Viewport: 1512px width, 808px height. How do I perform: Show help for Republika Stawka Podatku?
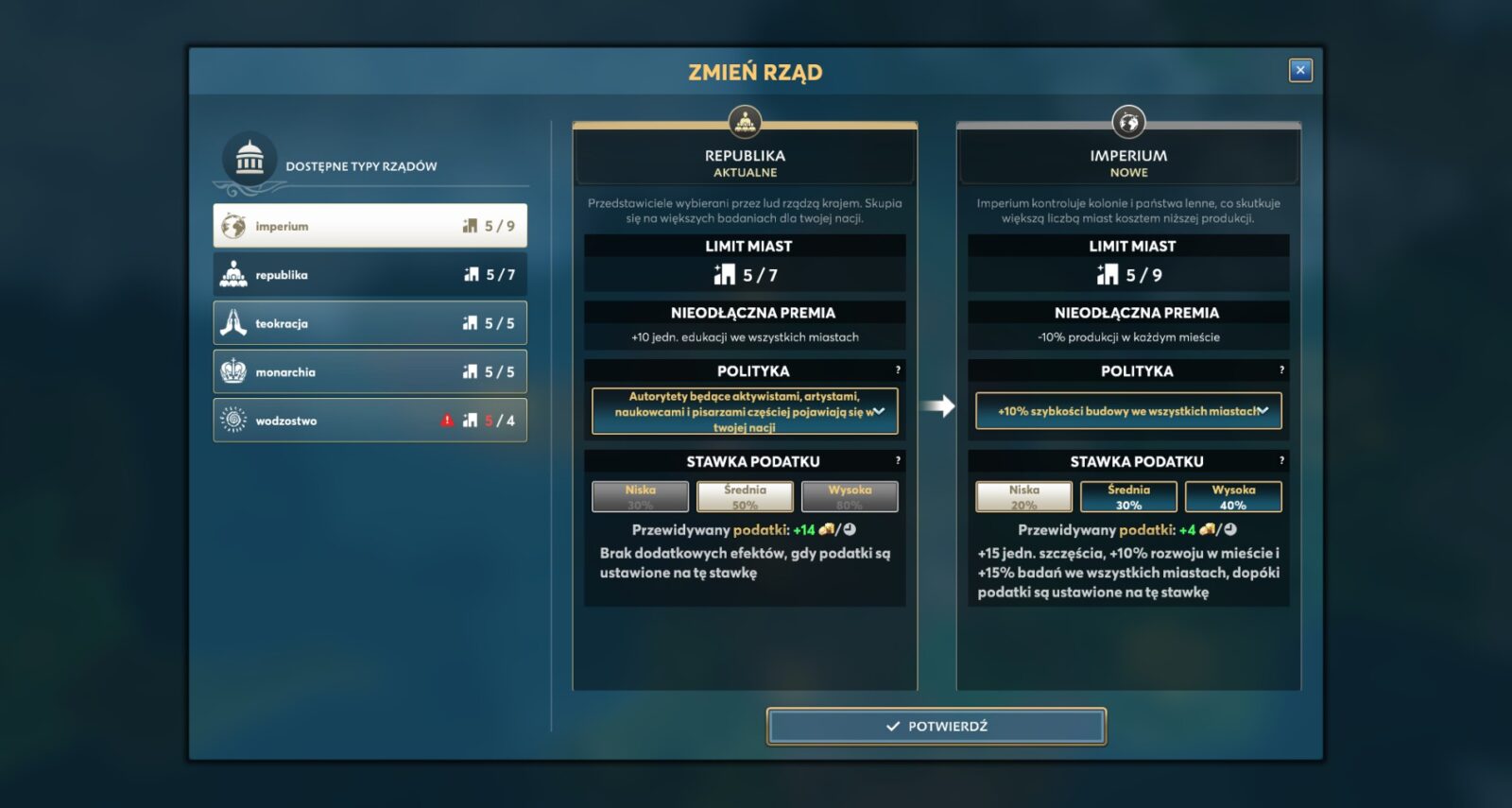pos(898,460)
